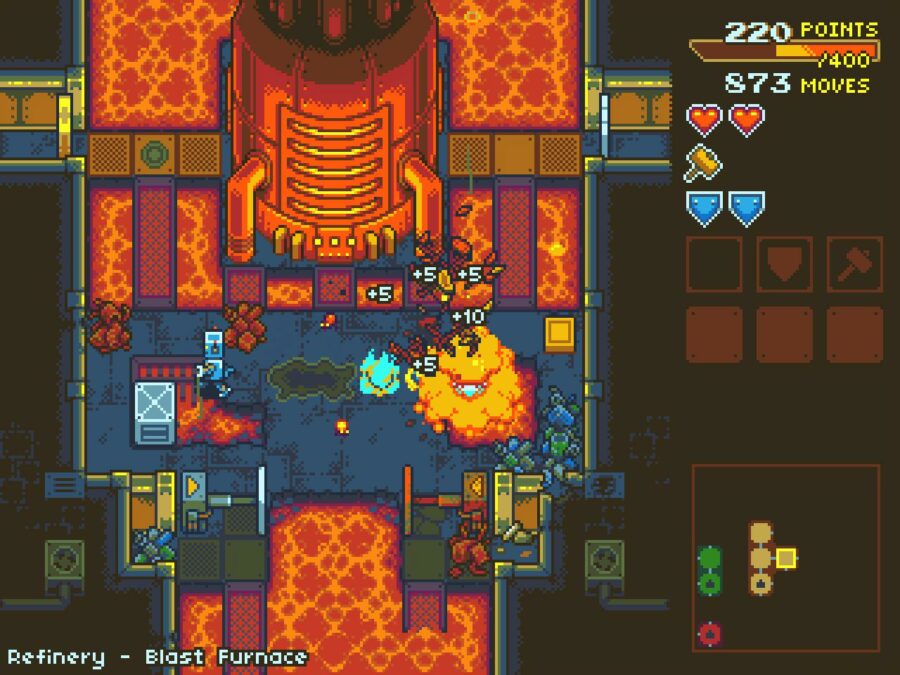The width and height of the screenshot is (900, 675).
Task: Select the hammer equipment slot
Action: (855, 264)
